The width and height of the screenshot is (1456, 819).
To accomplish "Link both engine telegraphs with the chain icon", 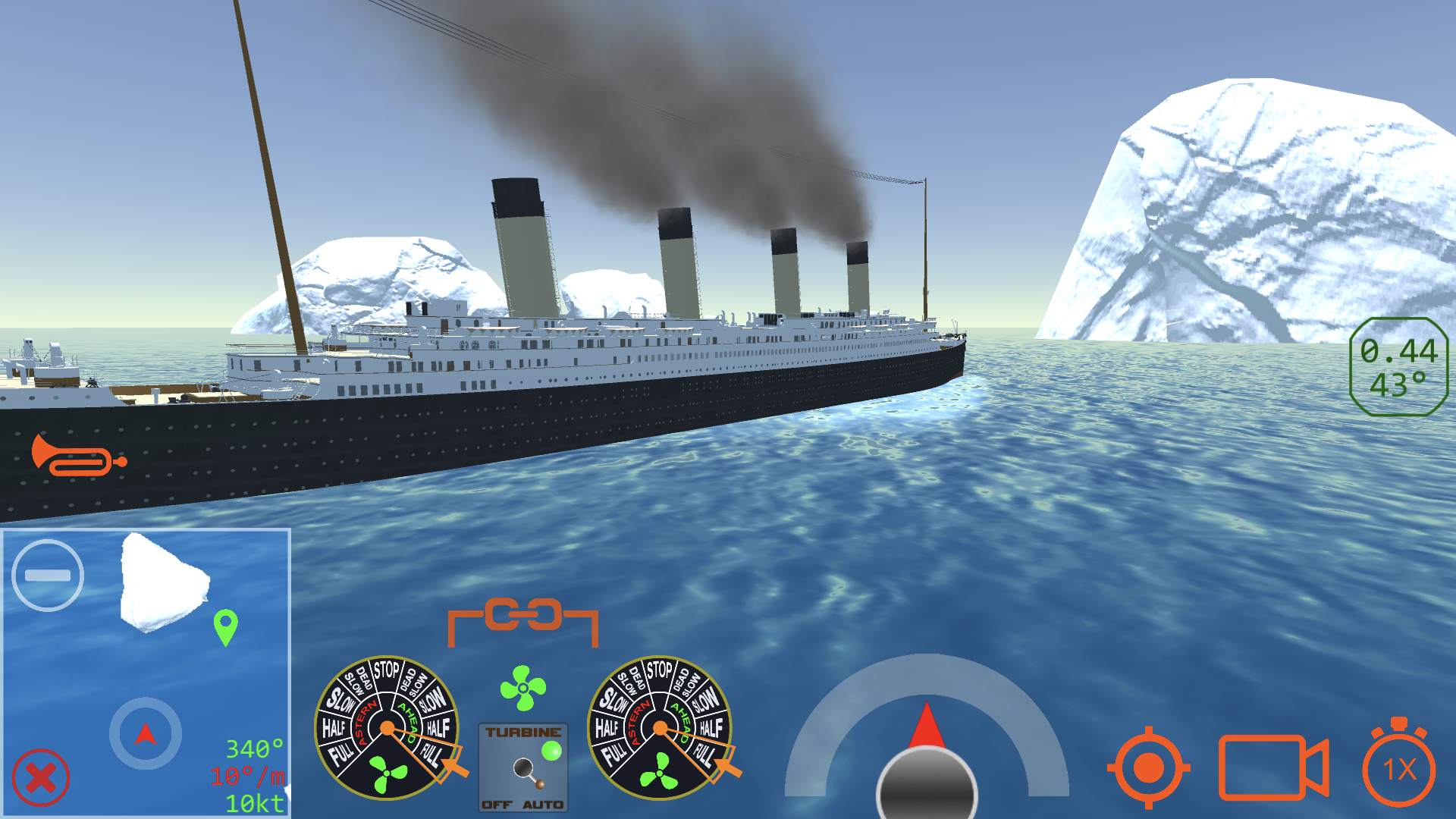I will click(523, 614).
